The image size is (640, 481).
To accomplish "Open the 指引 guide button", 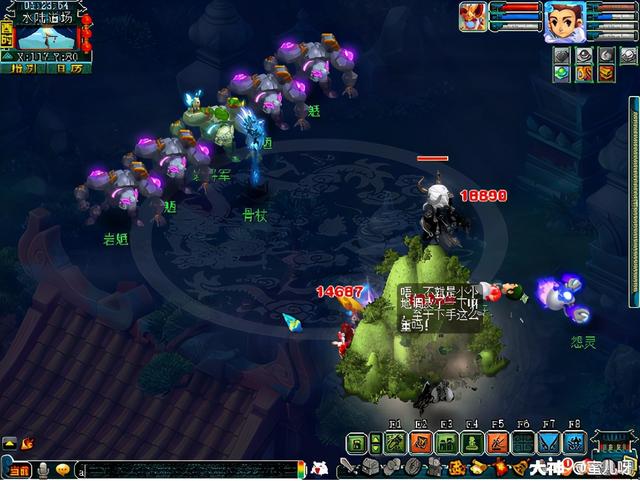I will point(23,68).
